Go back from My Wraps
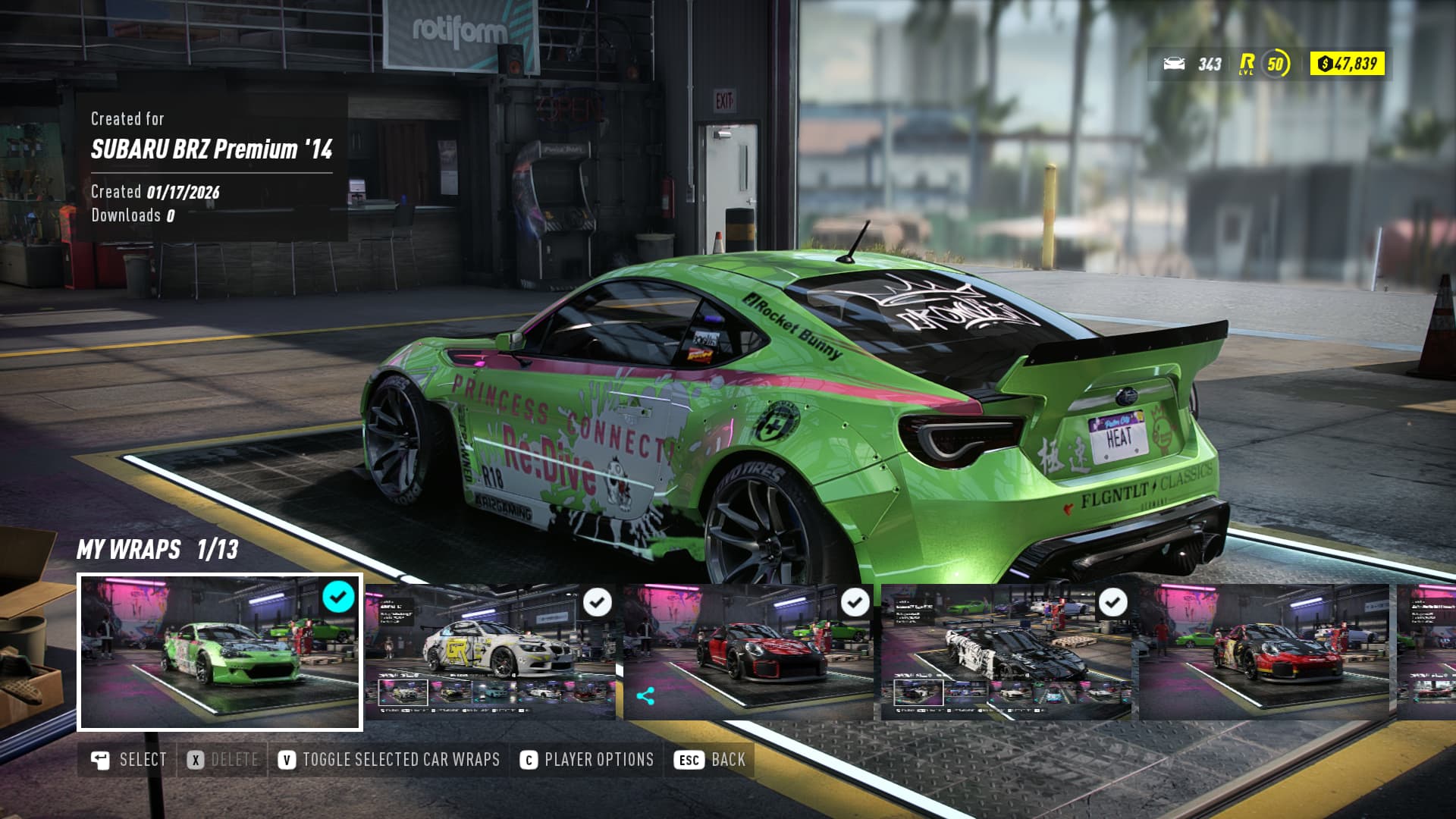This screenshot has width=1456, height=819. pyautogui.click(x=710, y=760)
